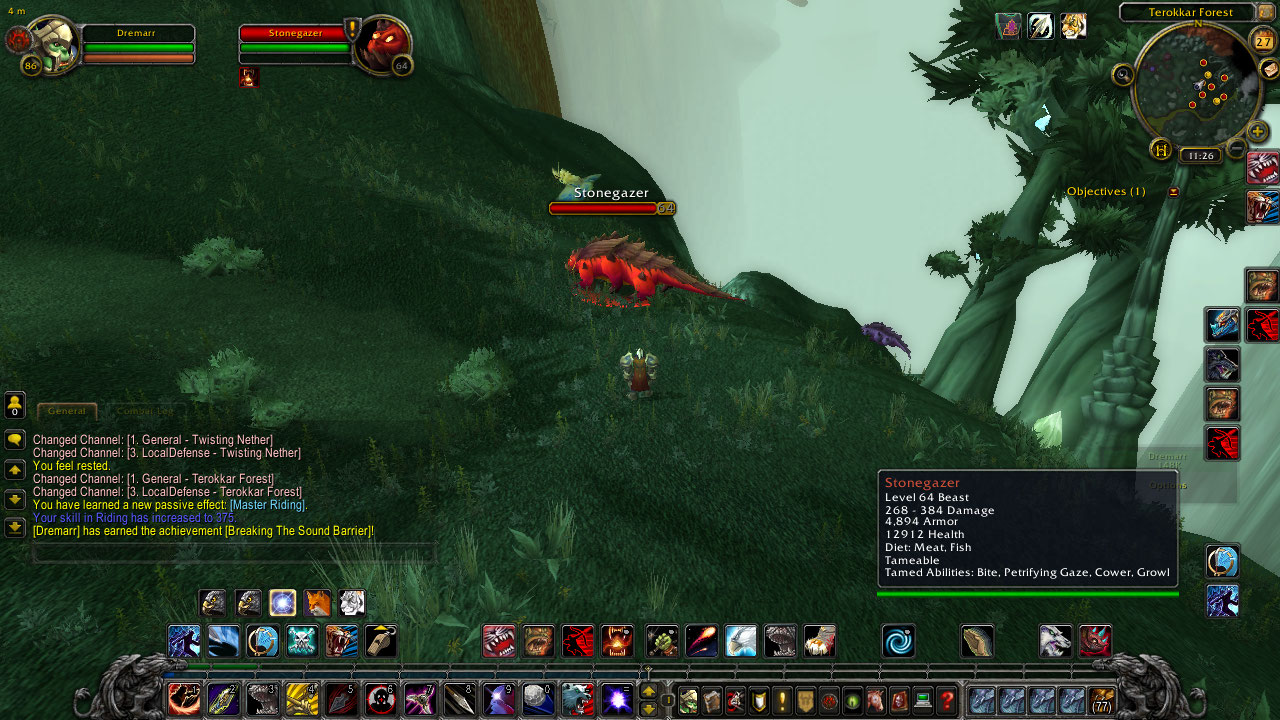Use the whistle ability icon
The height and width of the screenshot is (720, 1280).
coord(380,641)
